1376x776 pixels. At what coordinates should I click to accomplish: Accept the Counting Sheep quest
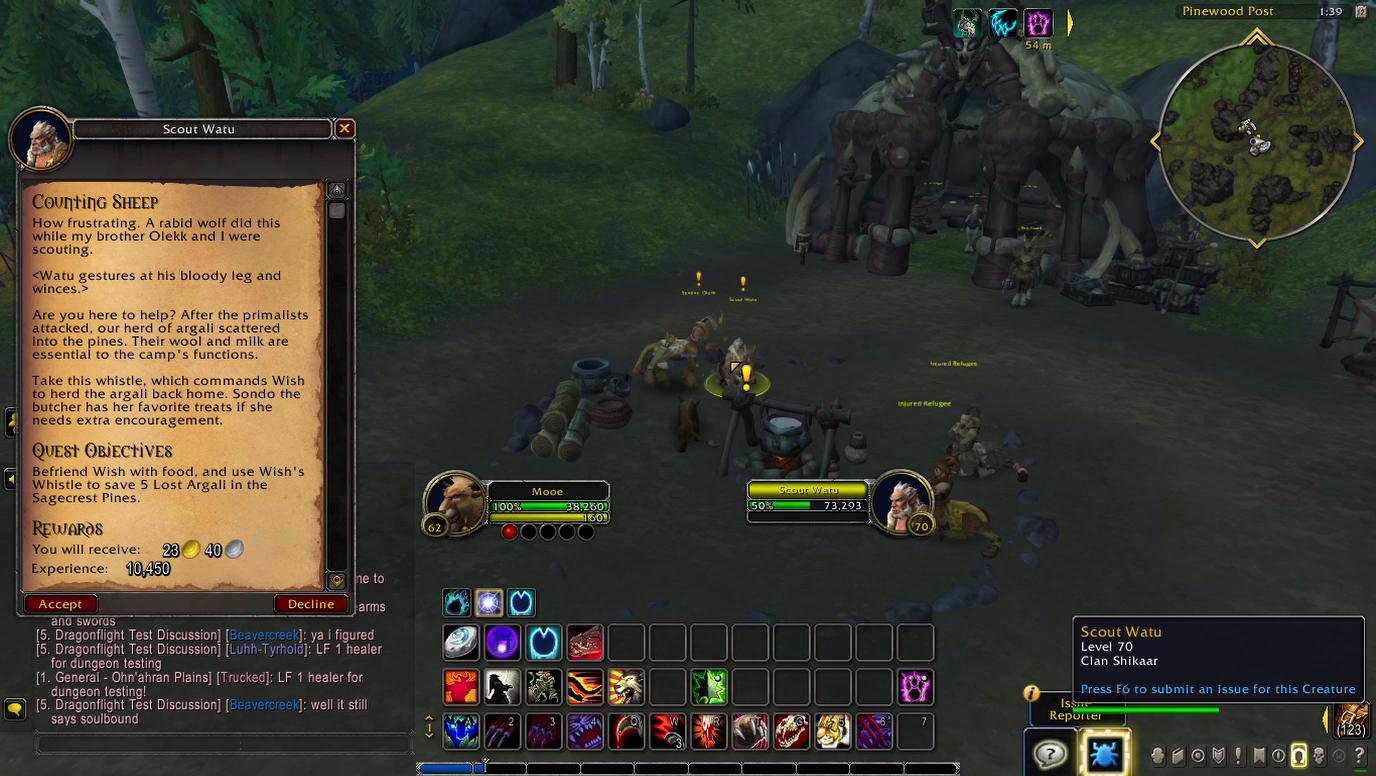coord(60,604)
